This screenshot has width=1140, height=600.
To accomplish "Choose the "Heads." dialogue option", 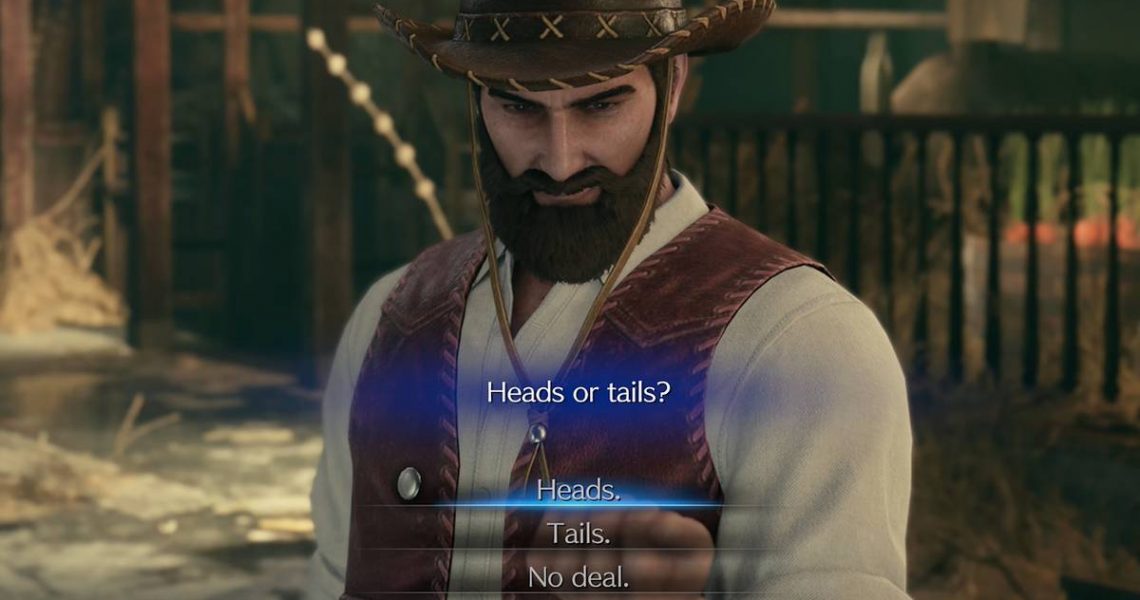I will click(578, 490).
